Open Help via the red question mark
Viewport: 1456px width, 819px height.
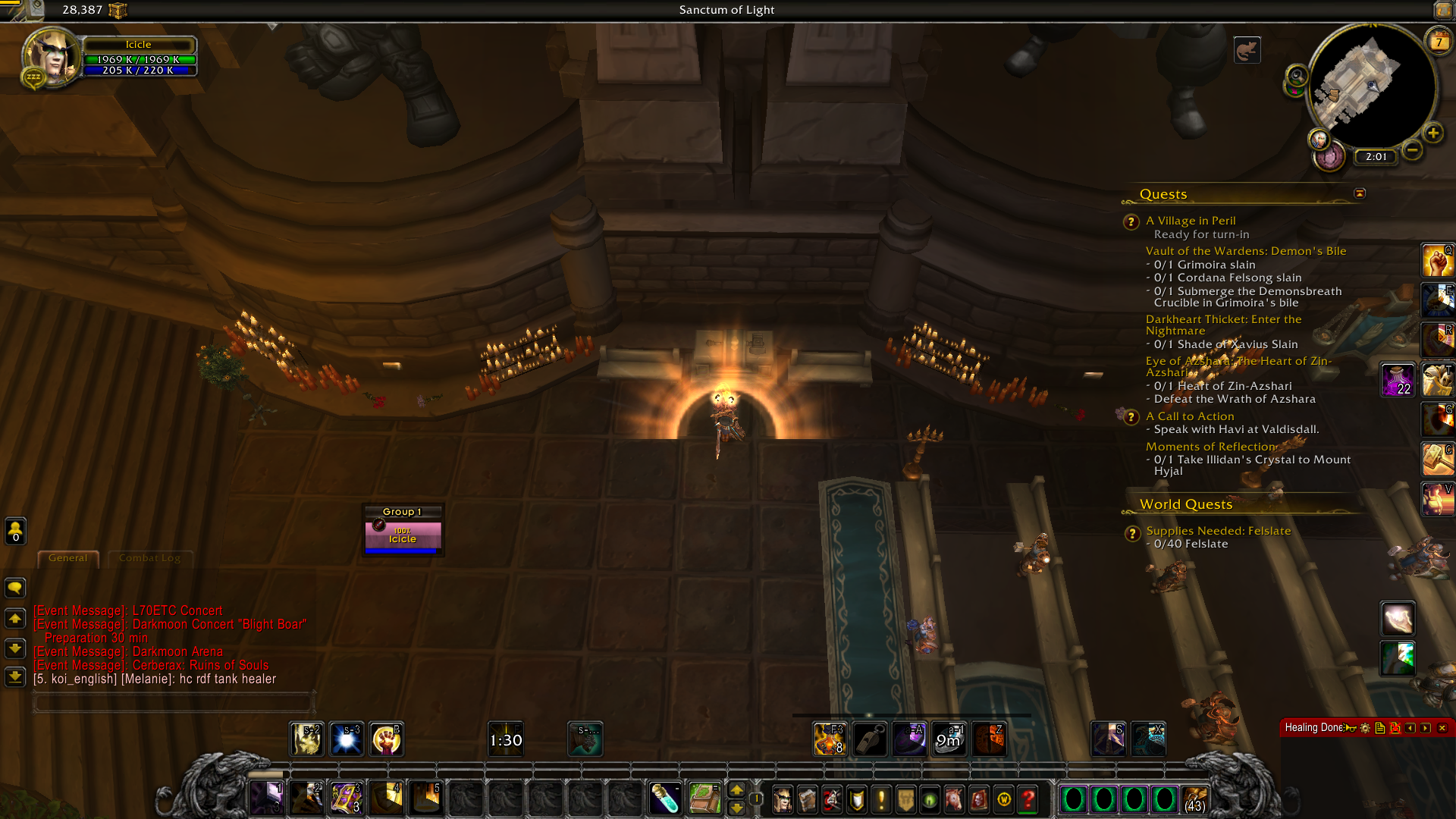[x=1028, y=799]
